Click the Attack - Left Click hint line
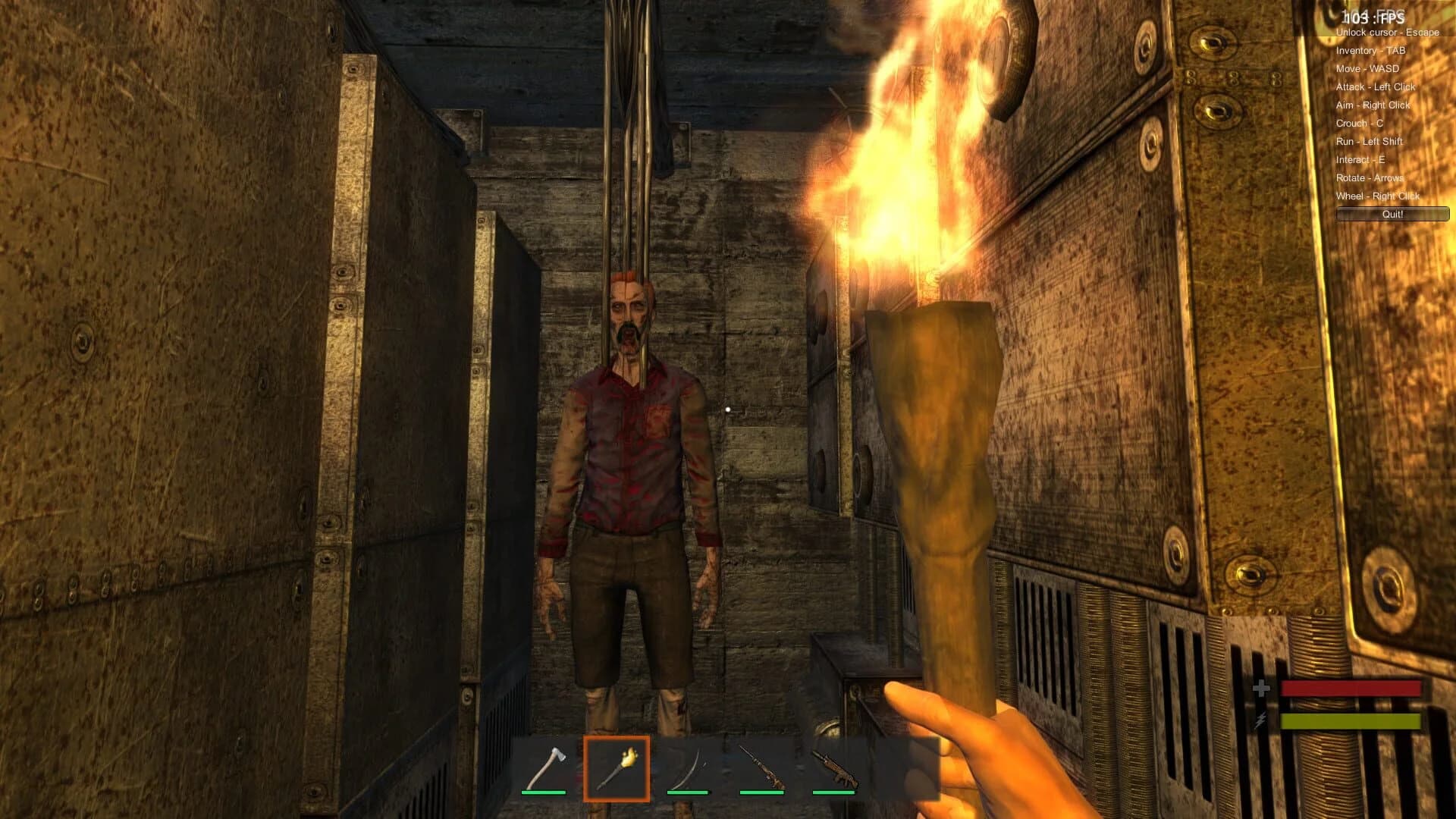 (1375, 87)
